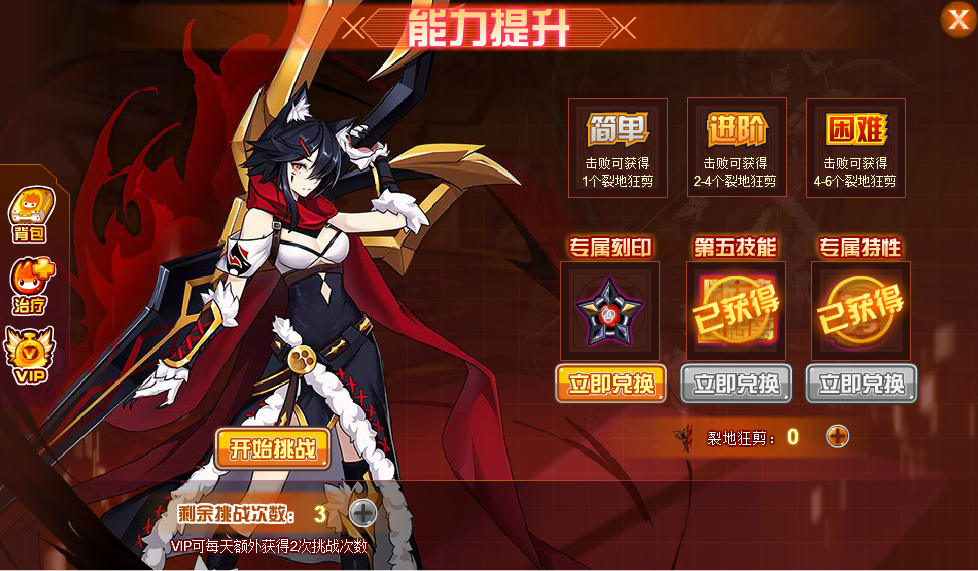
Task: Add 剩余挑战次数 with the plus button
Action: [x=363, y=513]
